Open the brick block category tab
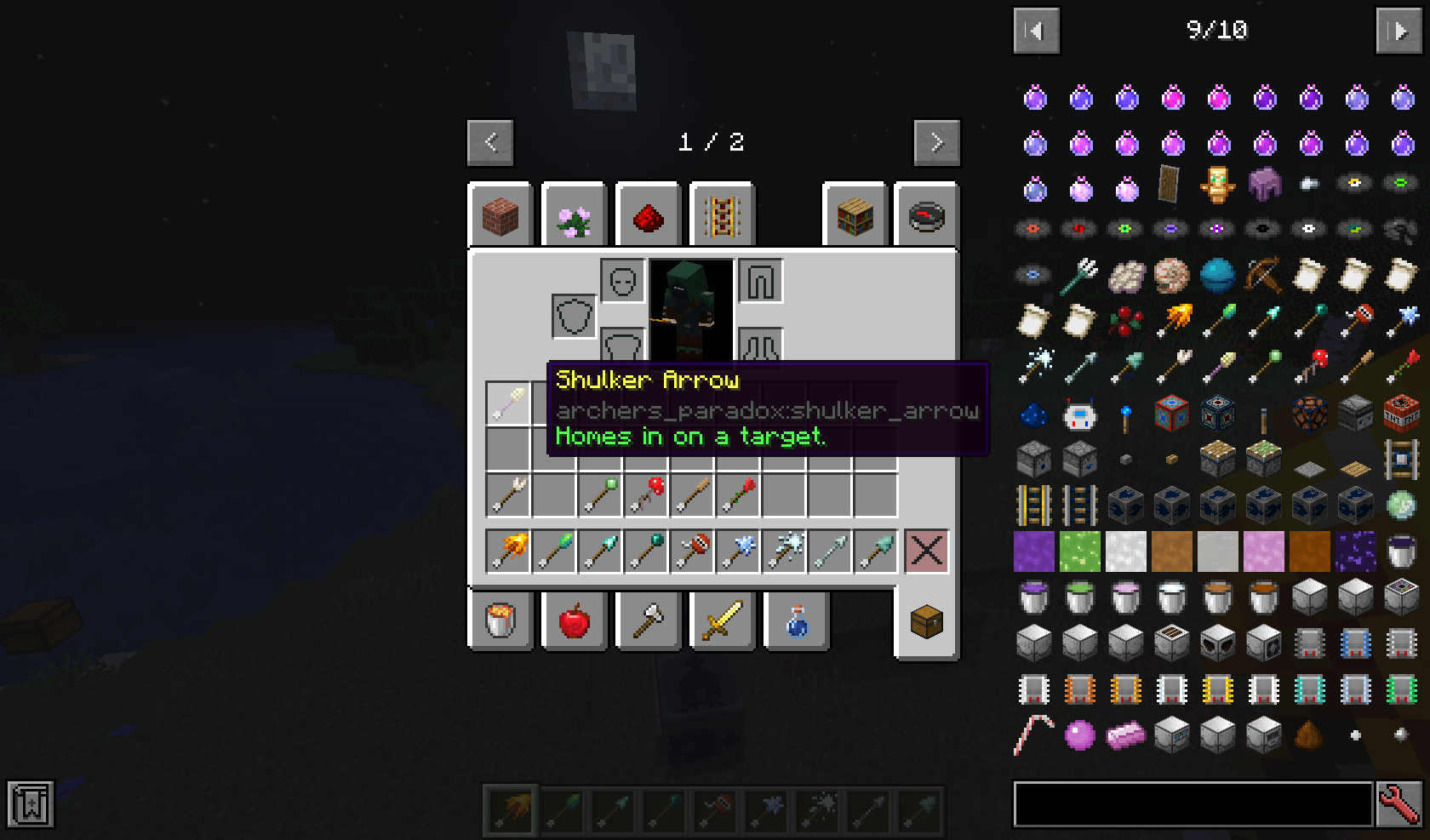Screen dimensions: 1430x840 pos(500,214)
